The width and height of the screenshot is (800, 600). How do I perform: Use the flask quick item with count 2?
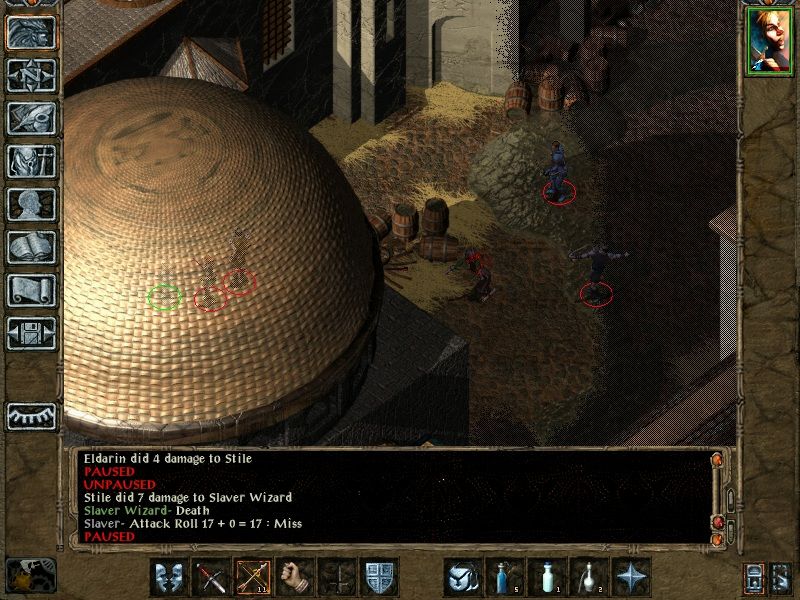click(589, 577)
